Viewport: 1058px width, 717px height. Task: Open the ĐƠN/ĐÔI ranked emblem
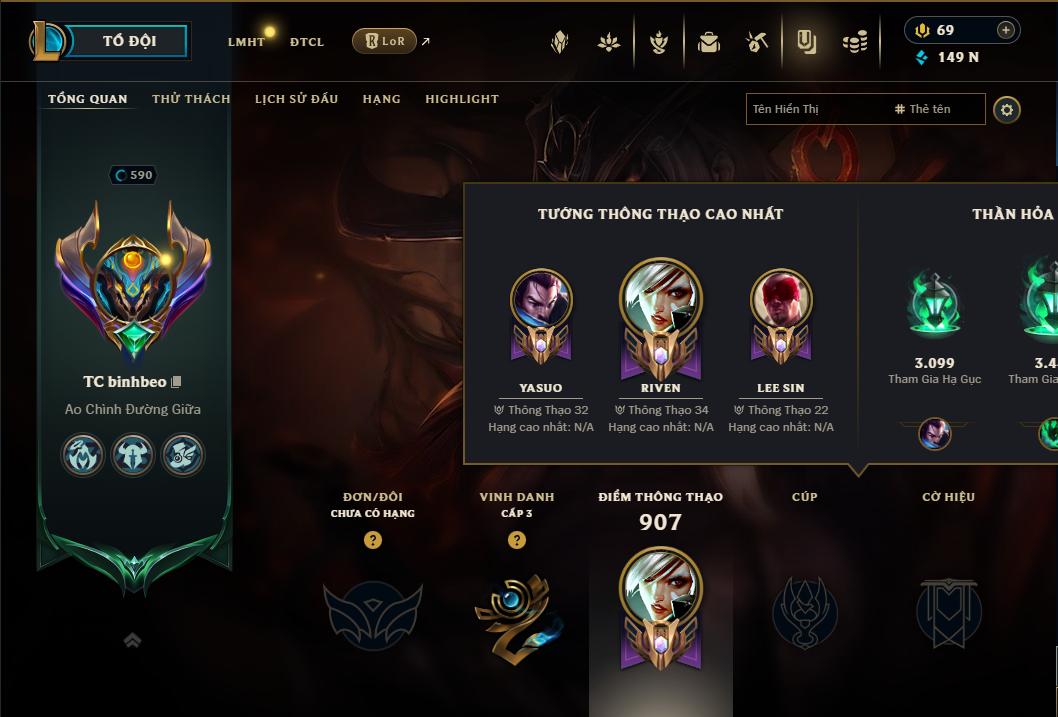tap(372, 612)
